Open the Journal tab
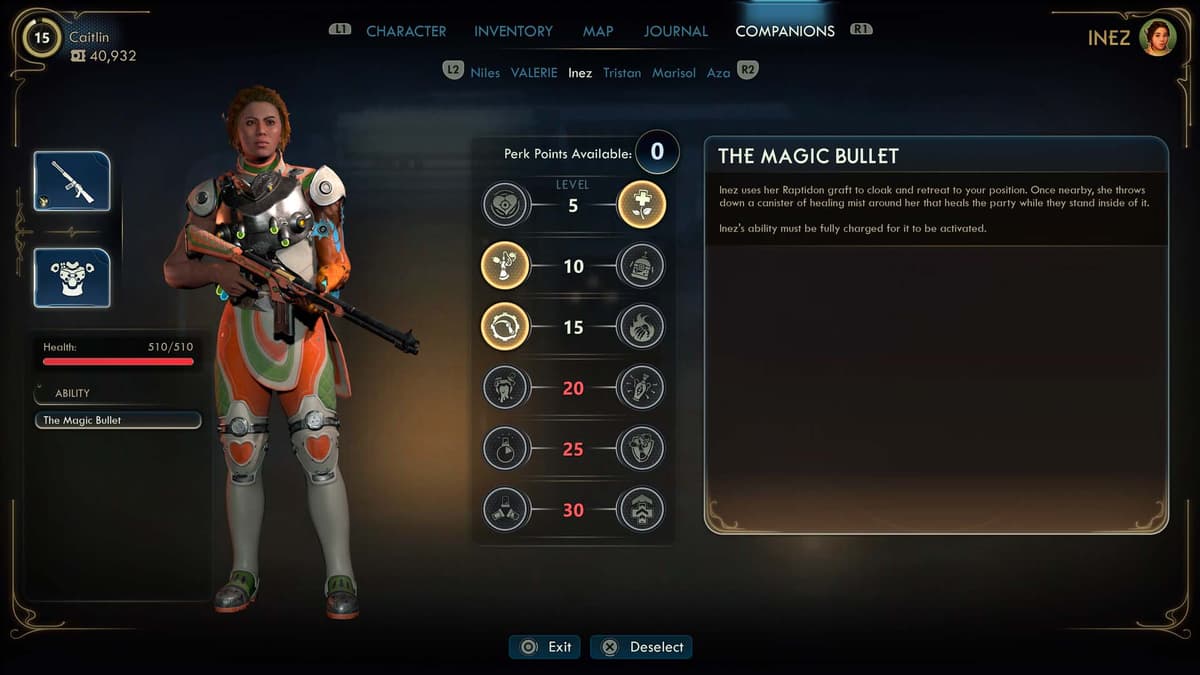The height and width of the screenshot is (675, 1200). [675, 31]
